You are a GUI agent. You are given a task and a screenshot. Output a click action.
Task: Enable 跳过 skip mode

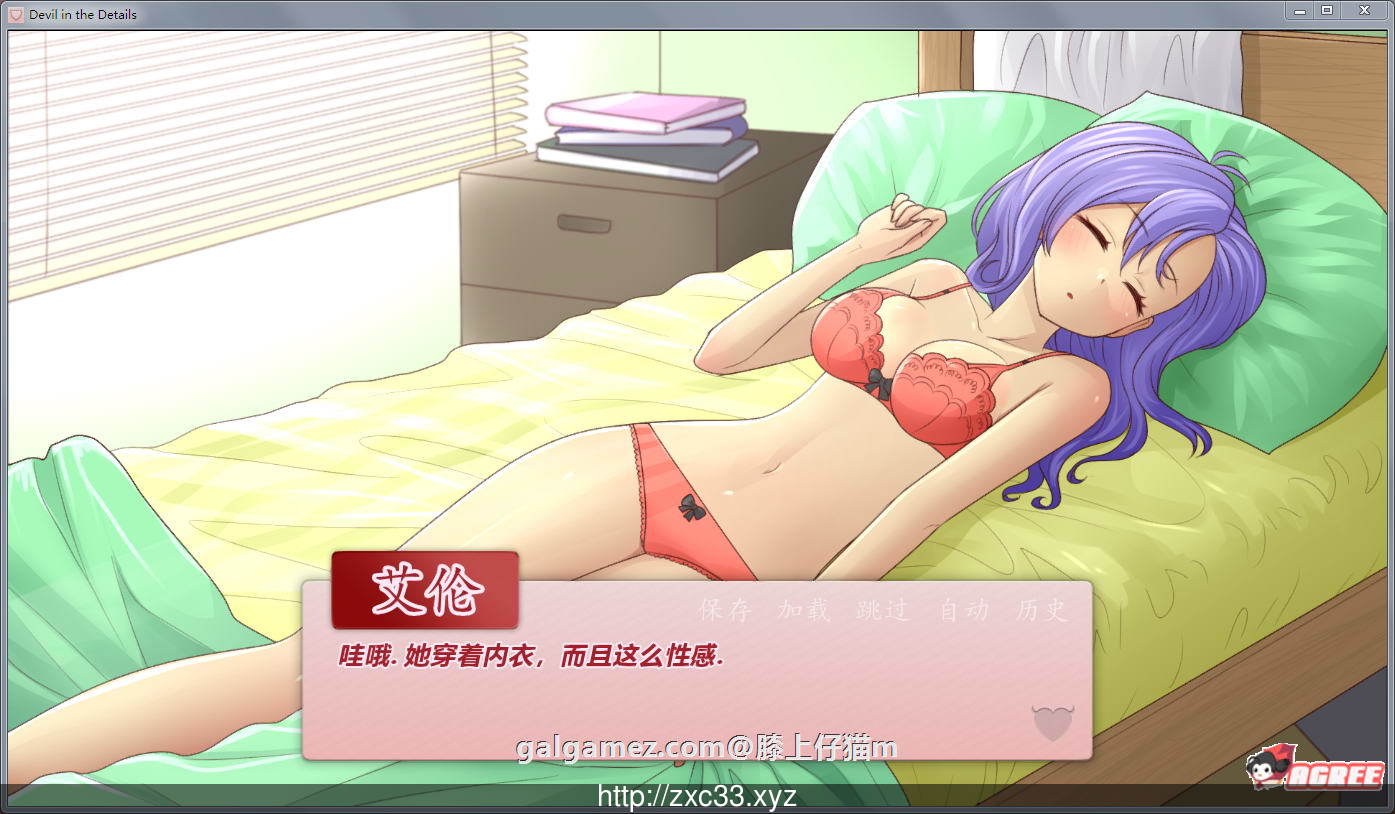tap(880, 610)
